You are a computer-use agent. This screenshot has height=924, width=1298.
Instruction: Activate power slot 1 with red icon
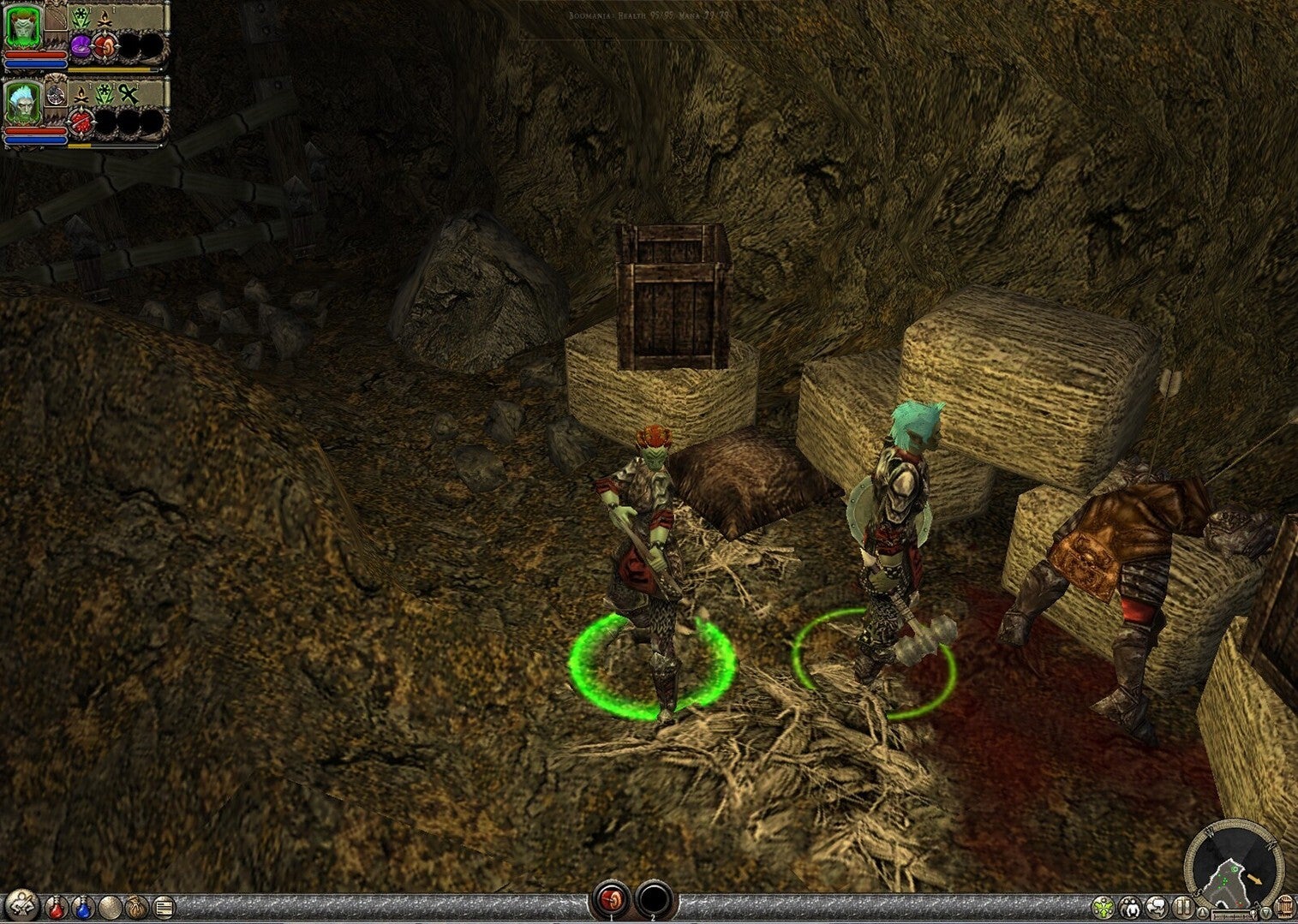click(611, 900)
